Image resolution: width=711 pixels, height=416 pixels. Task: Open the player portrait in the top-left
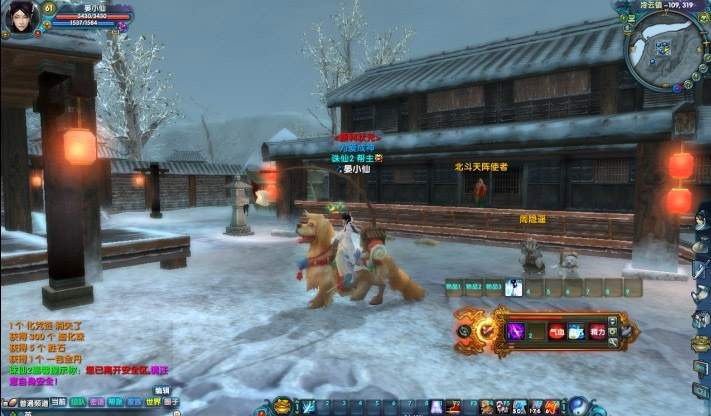(x=21, y=17)
